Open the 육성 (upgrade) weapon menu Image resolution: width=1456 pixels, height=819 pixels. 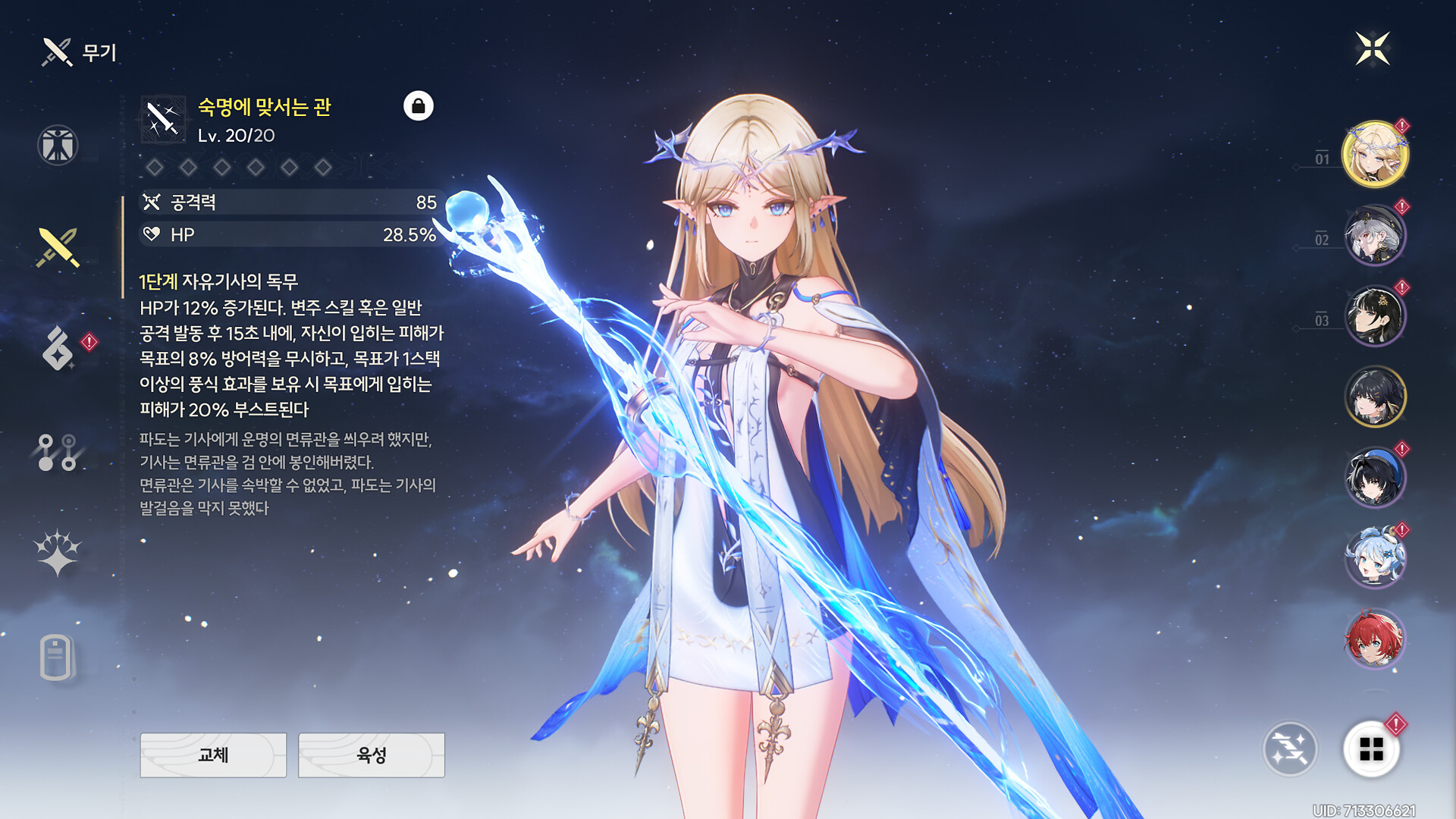(x=371, y=755)
